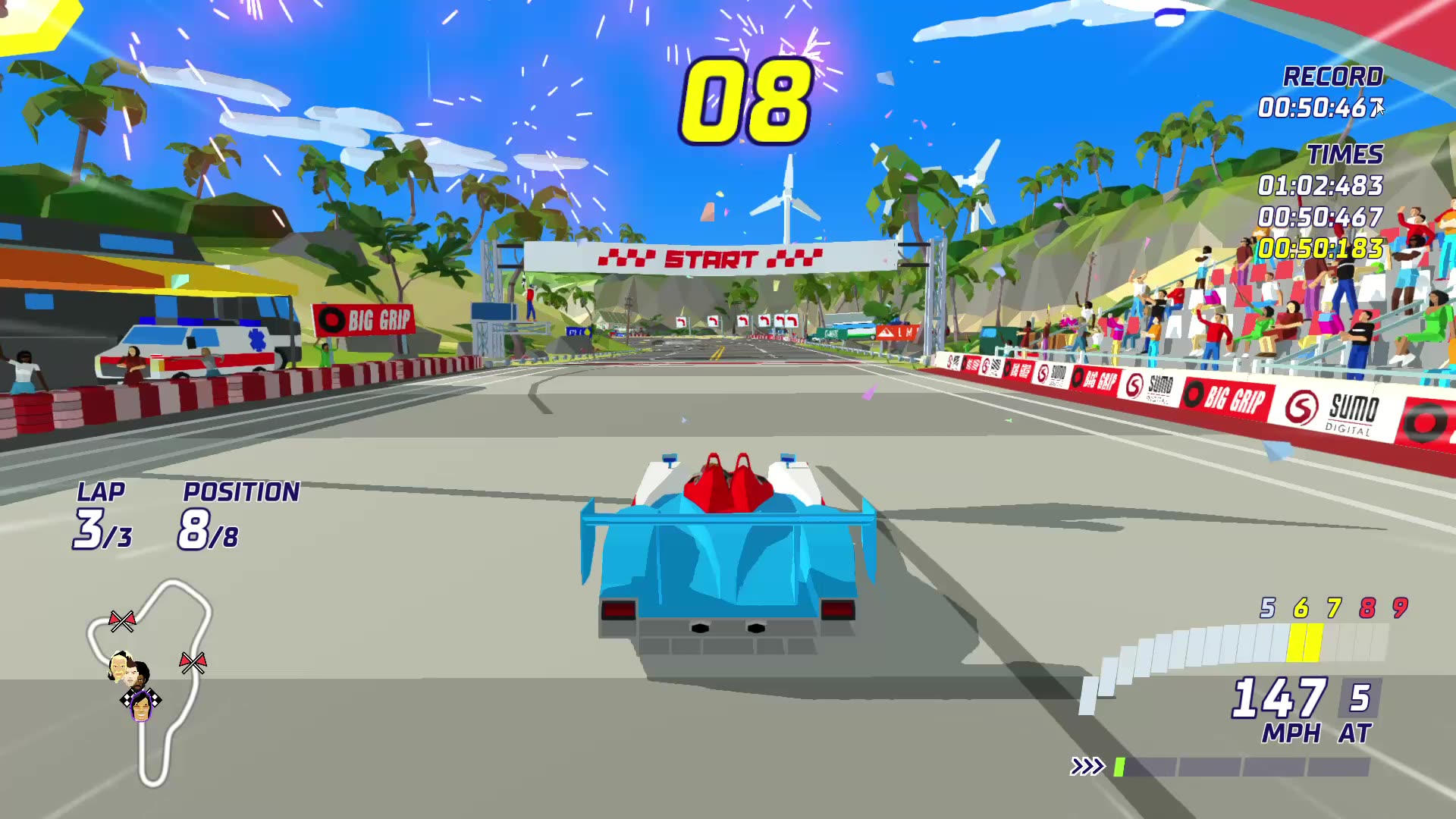Click the BIG GRIP sign near the ambulance
The image size is (1456, 819).
click(364, 318)
